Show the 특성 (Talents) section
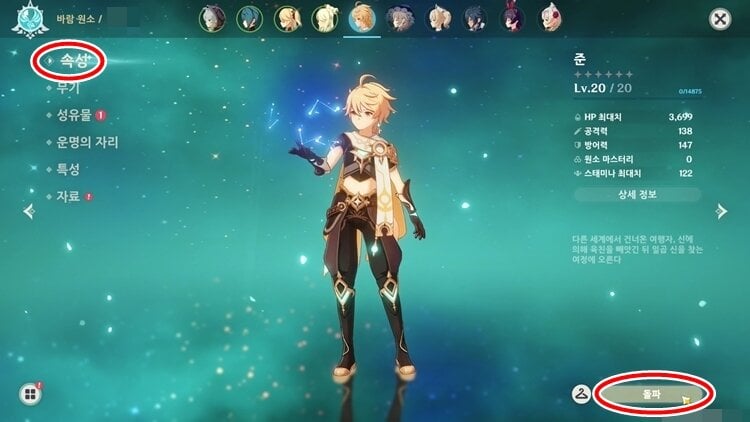This screenshot has height=422, width=750. click(x=68, y=169)
